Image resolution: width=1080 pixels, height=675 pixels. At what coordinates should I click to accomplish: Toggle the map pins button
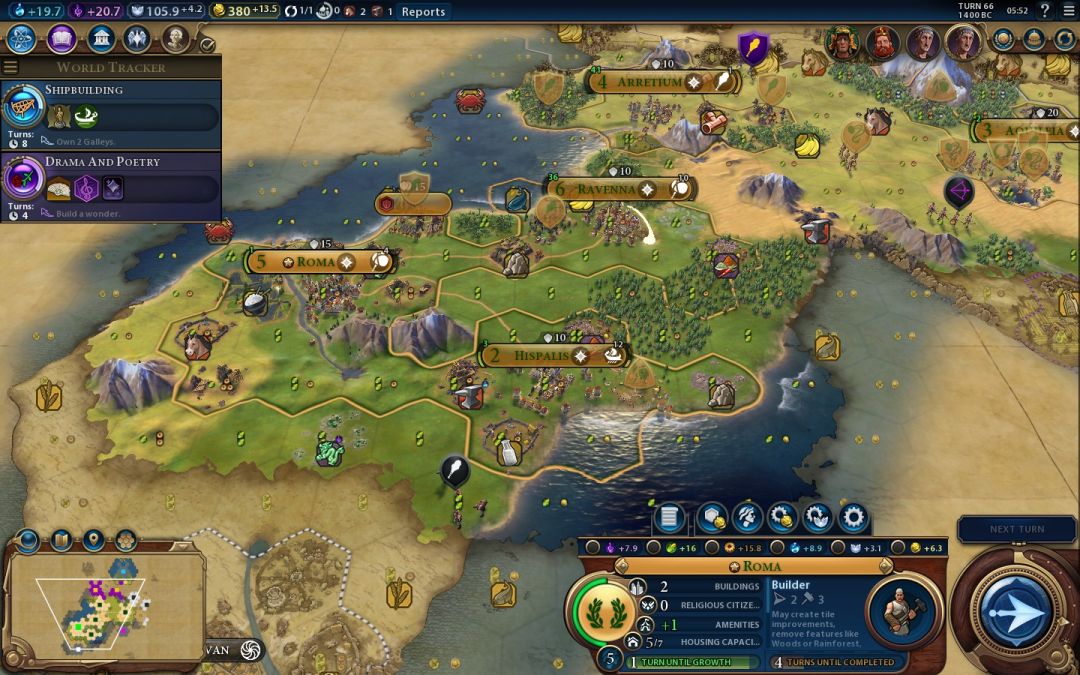93,541
